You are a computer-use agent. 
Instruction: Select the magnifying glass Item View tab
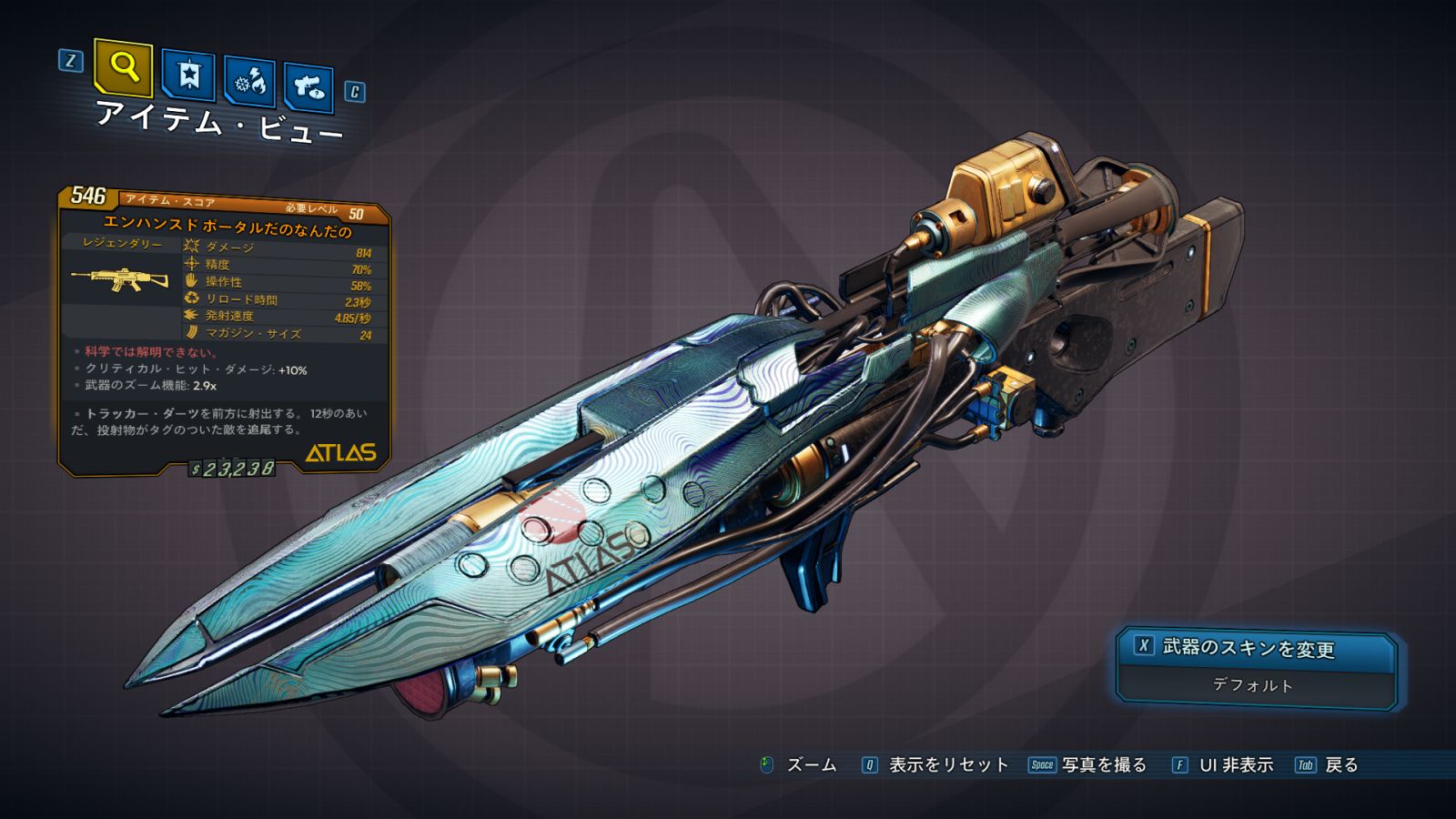click(123, 67)
